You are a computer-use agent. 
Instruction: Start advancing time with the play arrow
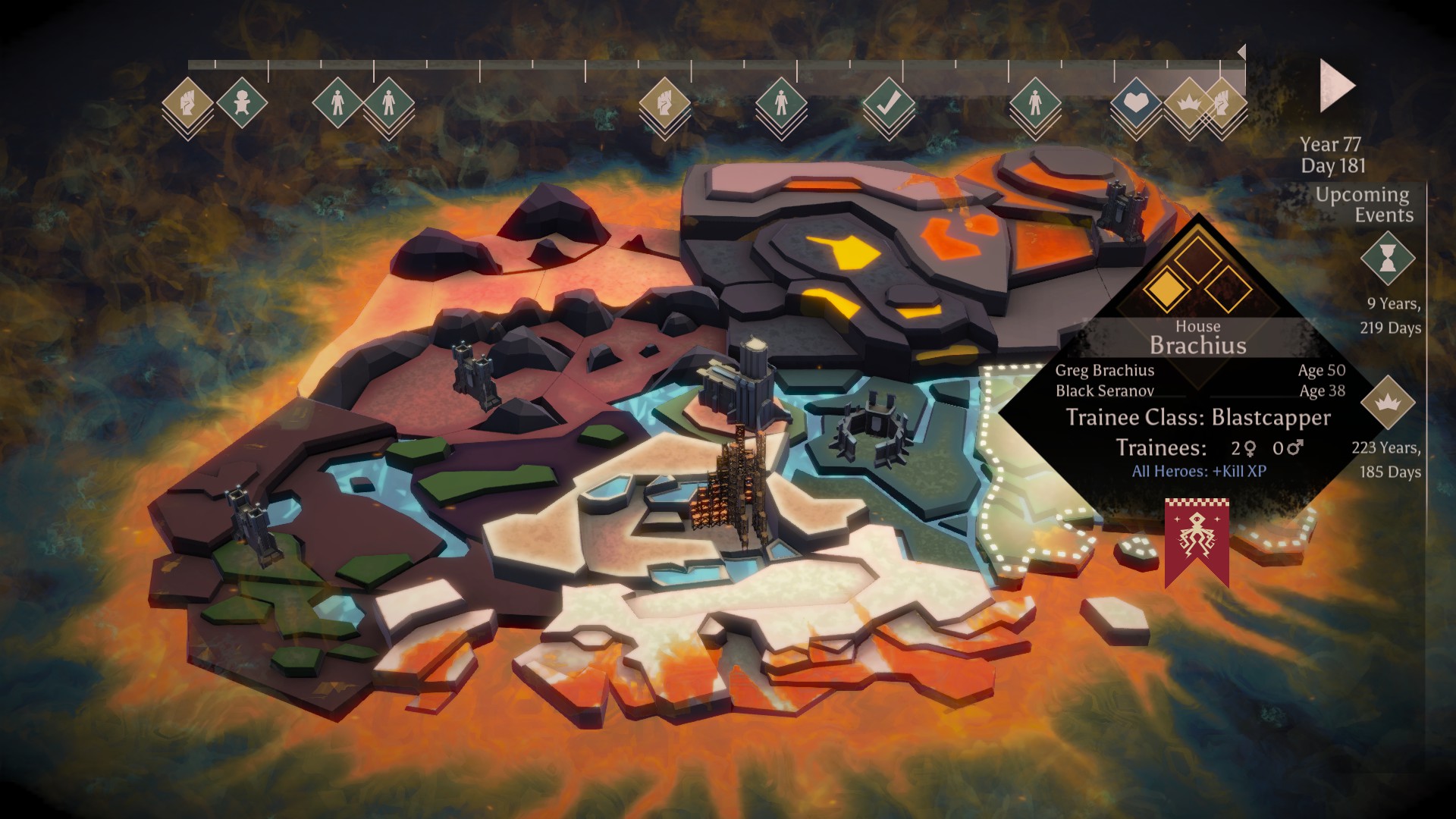[1336, 86]
